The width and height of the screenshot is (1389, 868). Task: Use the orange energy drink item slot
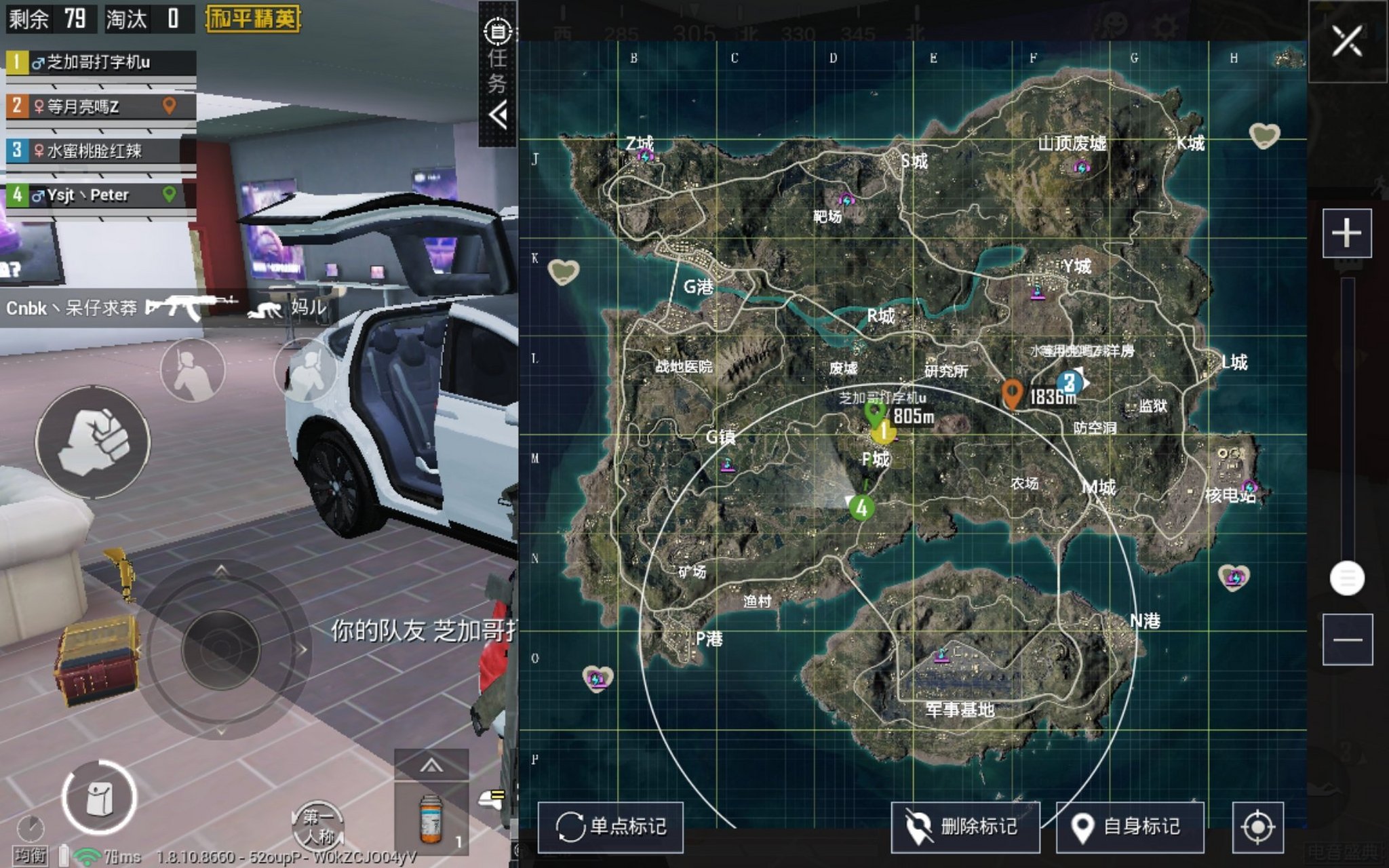point(431,818)
